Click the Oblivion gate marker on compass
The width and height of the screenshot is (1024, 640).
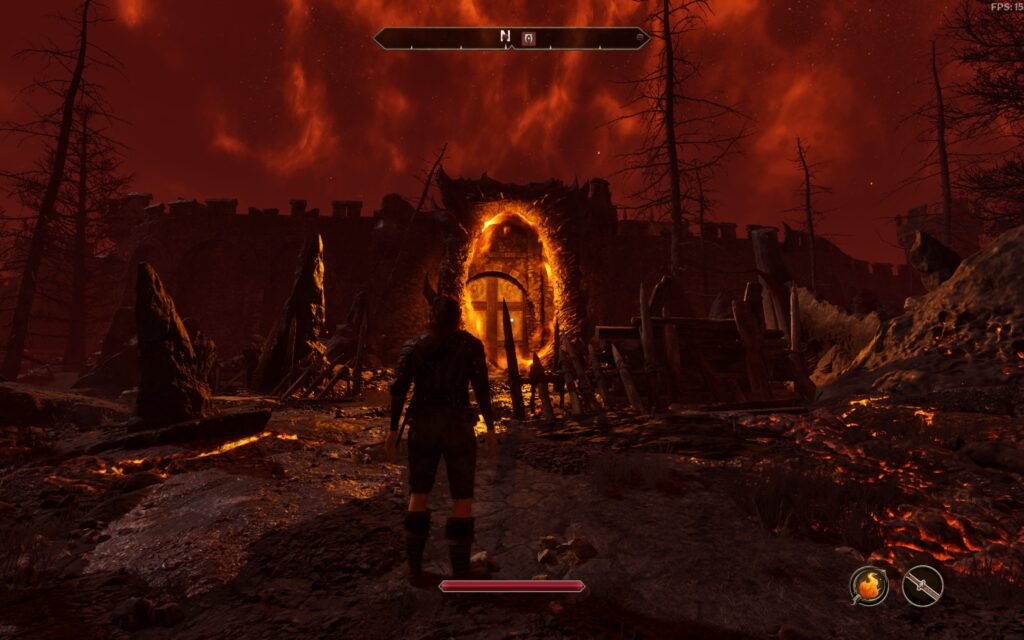pos(529,38)
